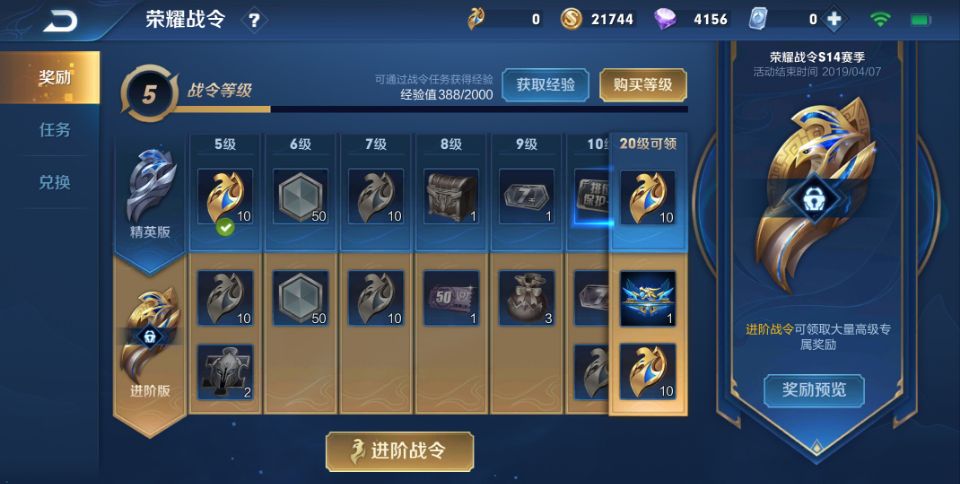Select the level 8 treasure chest reward
Screen dimensions: 960x484
click(451, 197)
